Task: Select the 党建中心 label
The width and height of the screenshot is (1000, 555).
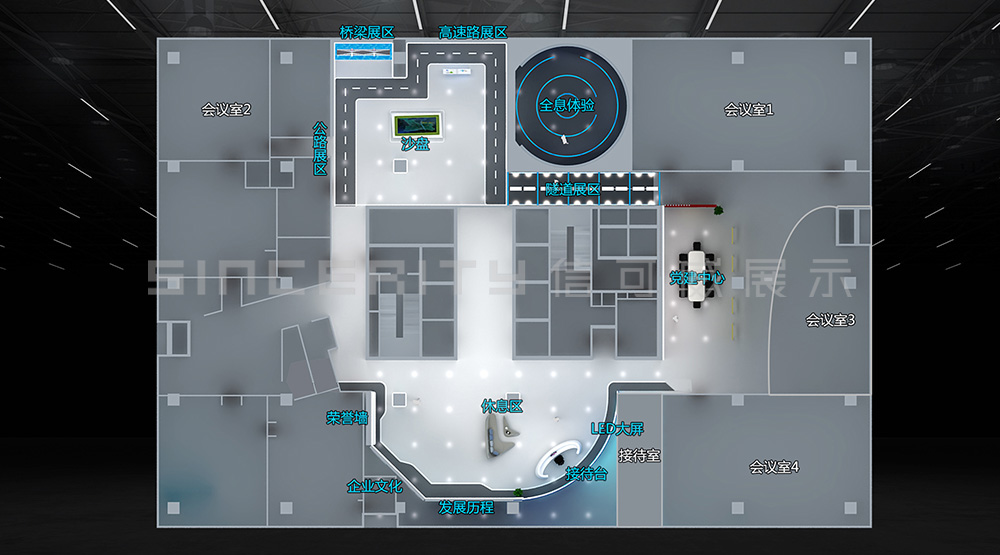Action: coord(697,277)
